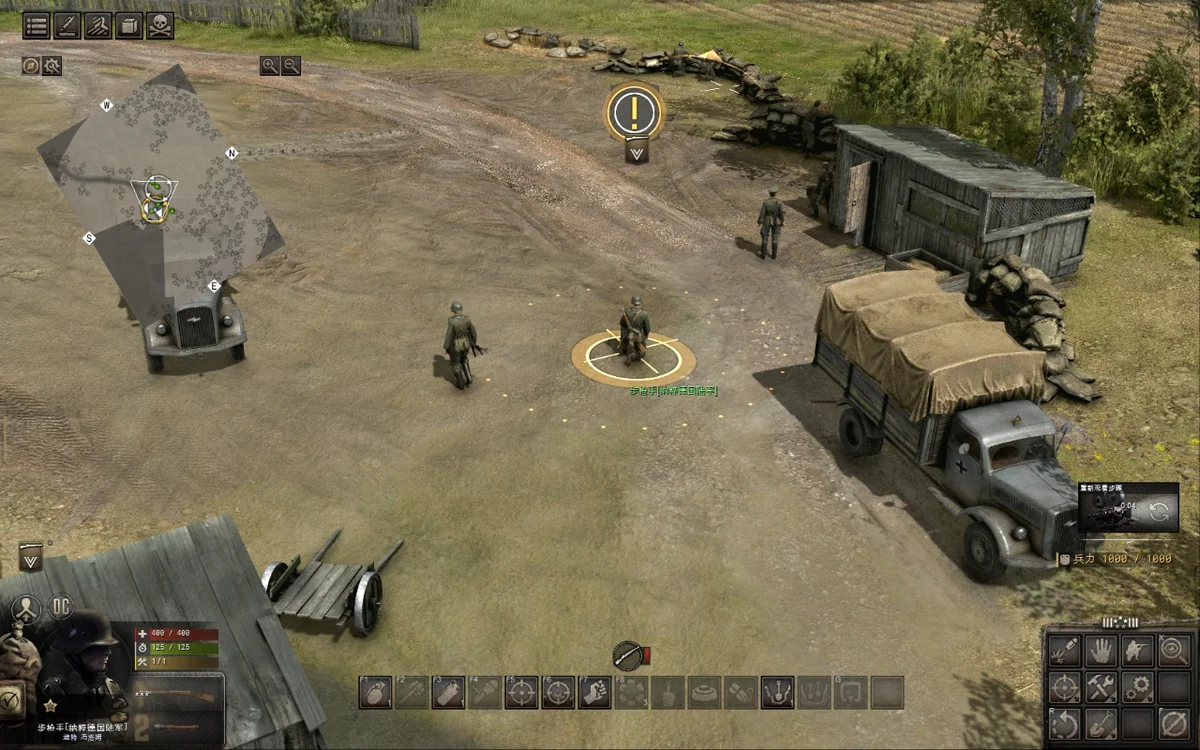Screen dimensions: 1200x750
Task: Click the exclamation mark objective marker
Action: tap(634, 111)
